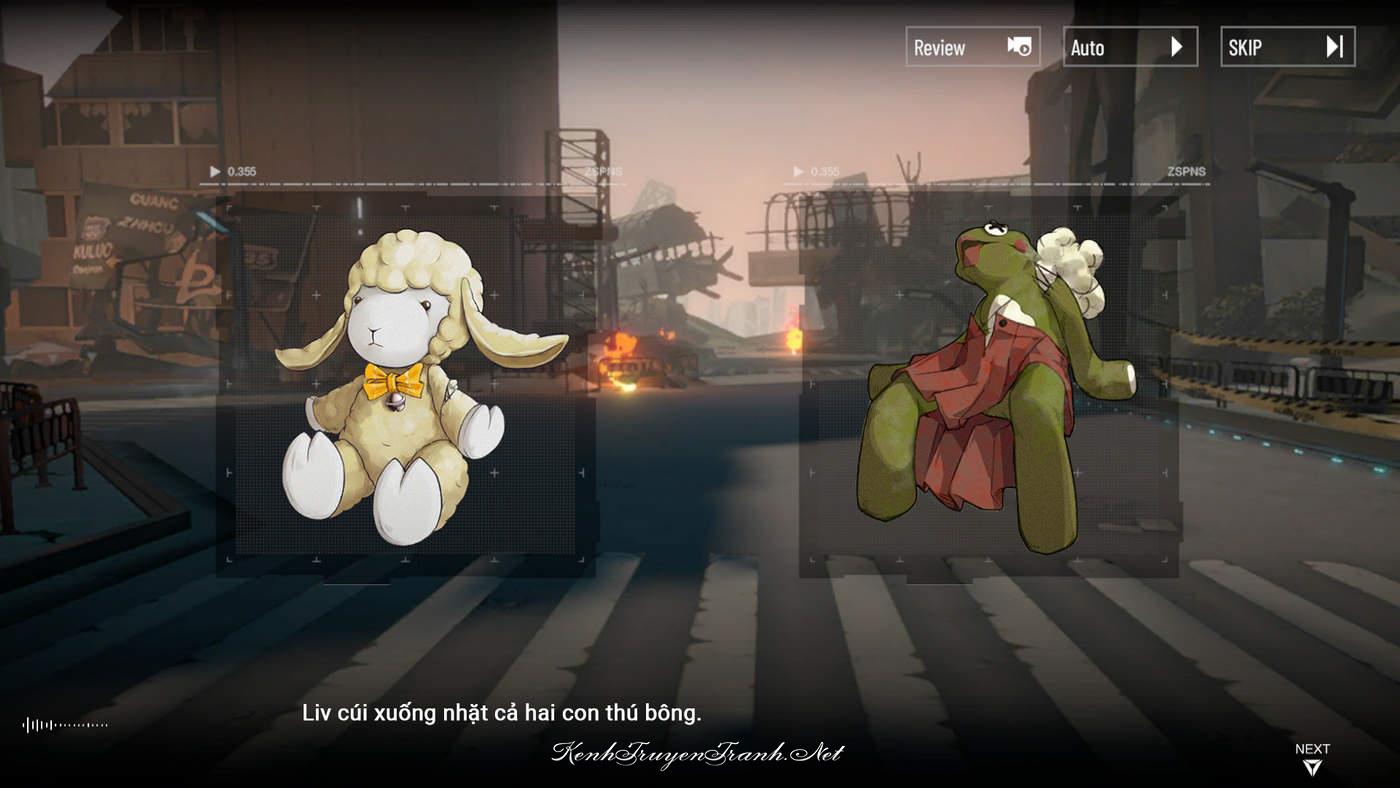Advance dialogue with the NEXT arrow
This screenshot has height=788, width=1400.
(x=1312, y=759)
